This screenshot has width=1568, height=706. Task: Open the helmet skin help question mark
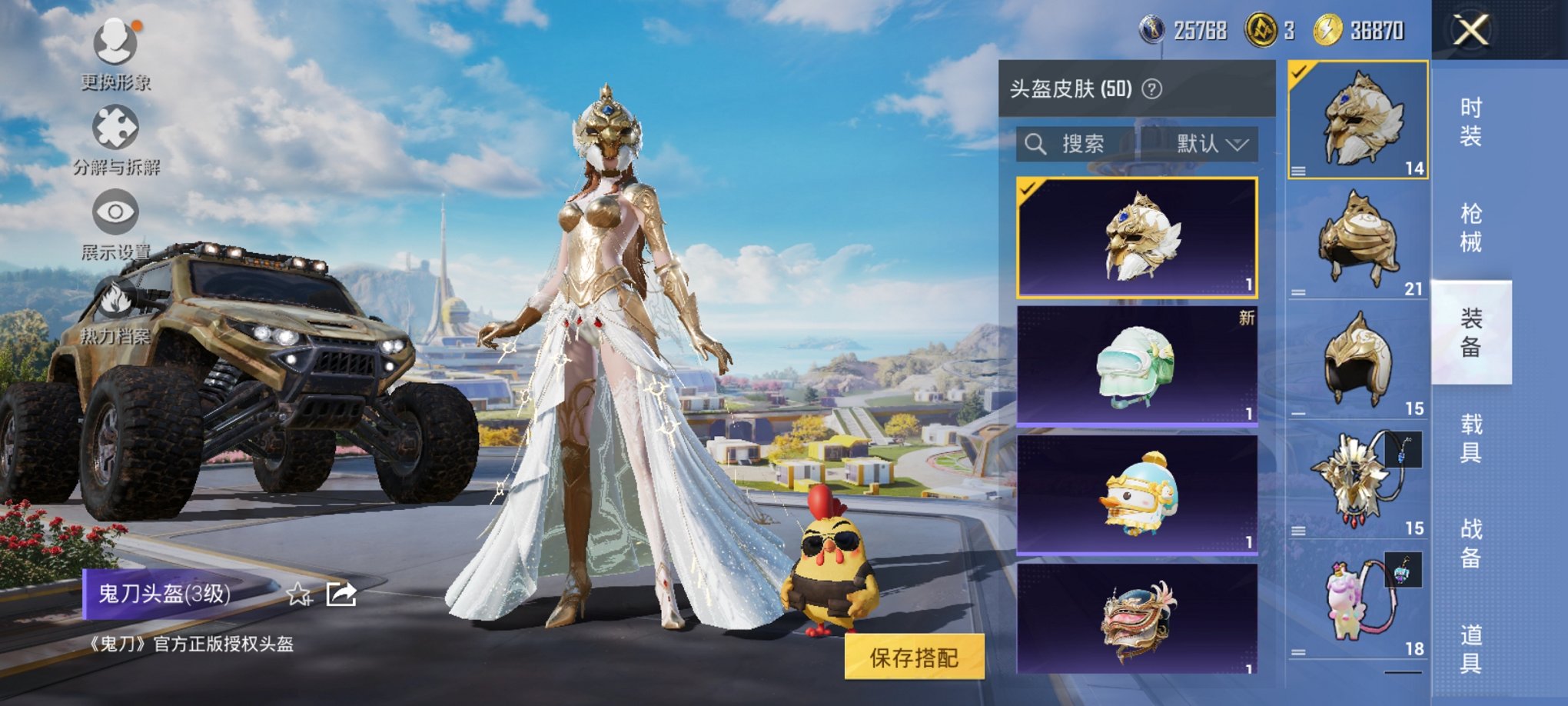[x=1154, y=91]
